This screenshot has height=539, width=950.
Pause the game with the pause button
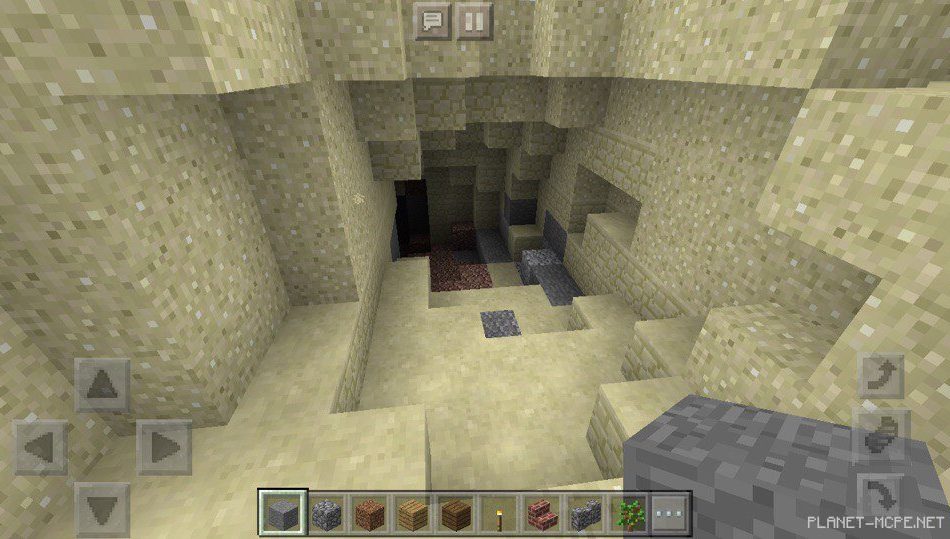click(475, 21)
